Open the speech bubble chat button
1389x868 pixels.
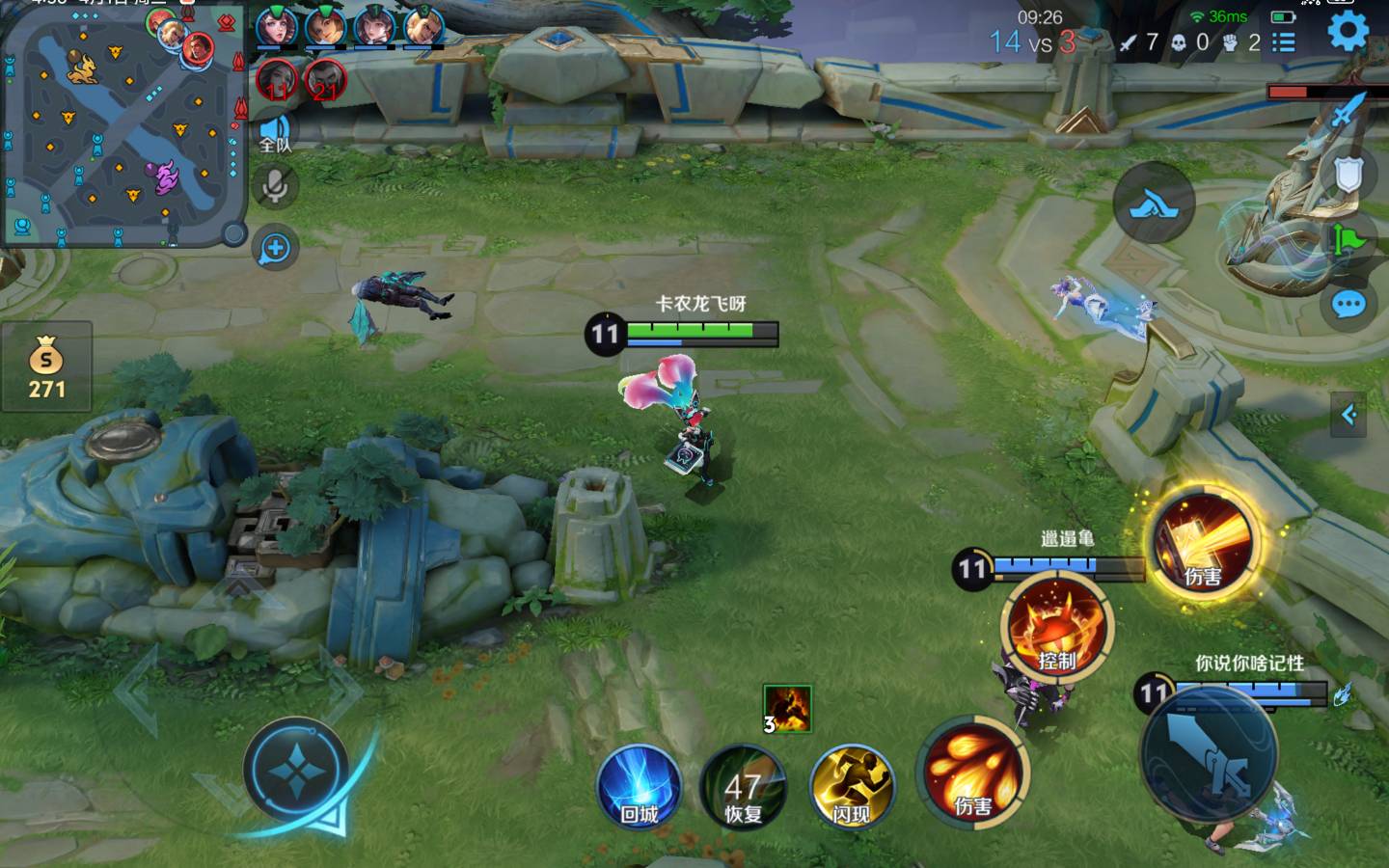(x=1348, y=306)
